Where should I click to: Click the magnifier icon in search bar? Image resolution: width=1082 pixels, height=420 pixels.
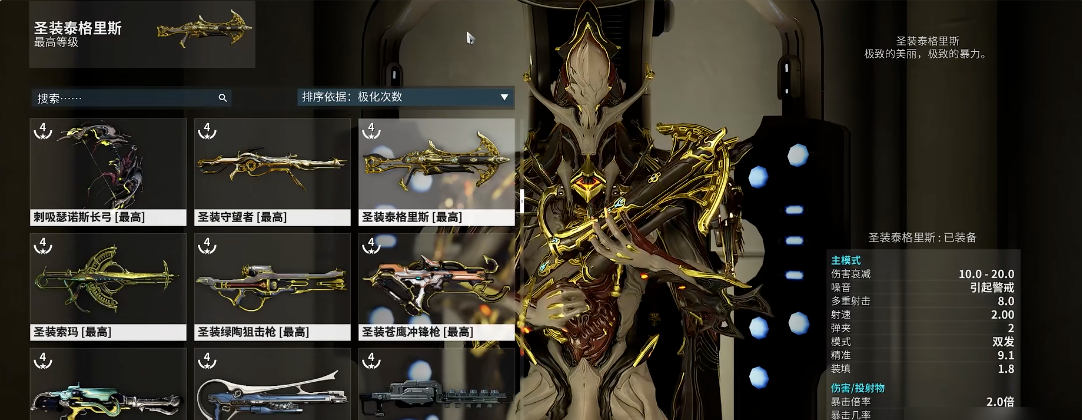[x=222, y=98]
